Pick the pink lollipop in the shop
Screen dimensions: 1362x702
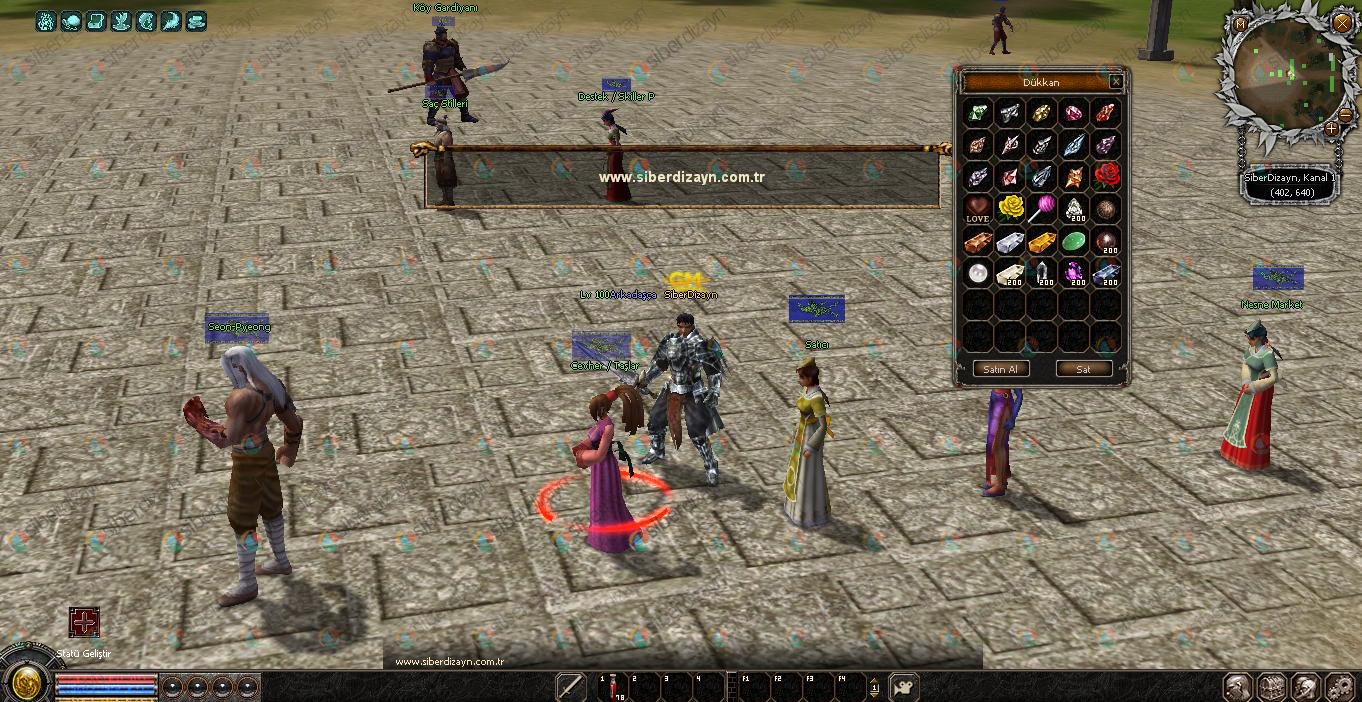[1042, 209]
